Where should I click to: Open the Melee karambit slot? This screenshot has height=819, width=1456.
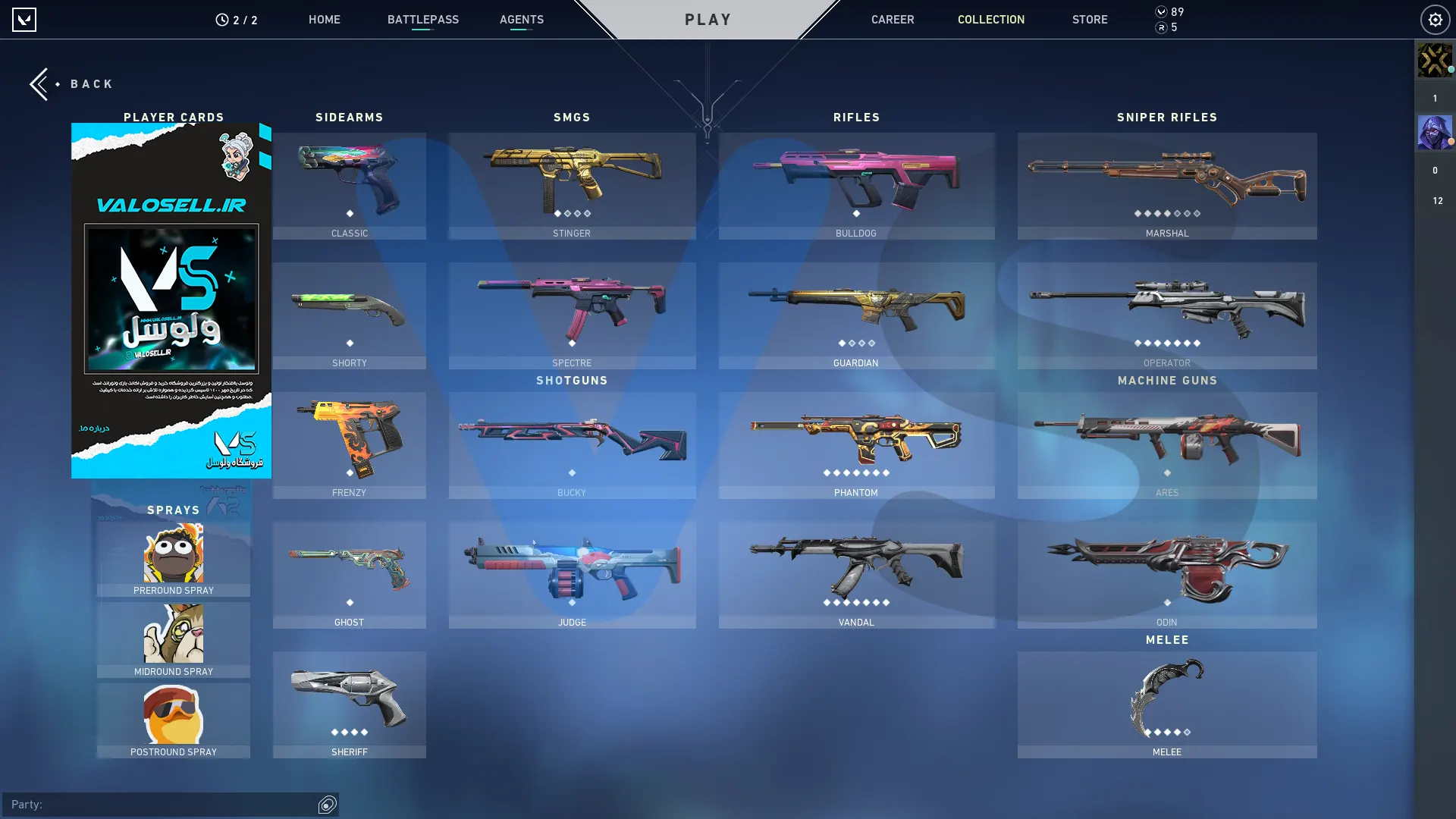tap(1166, 704)
